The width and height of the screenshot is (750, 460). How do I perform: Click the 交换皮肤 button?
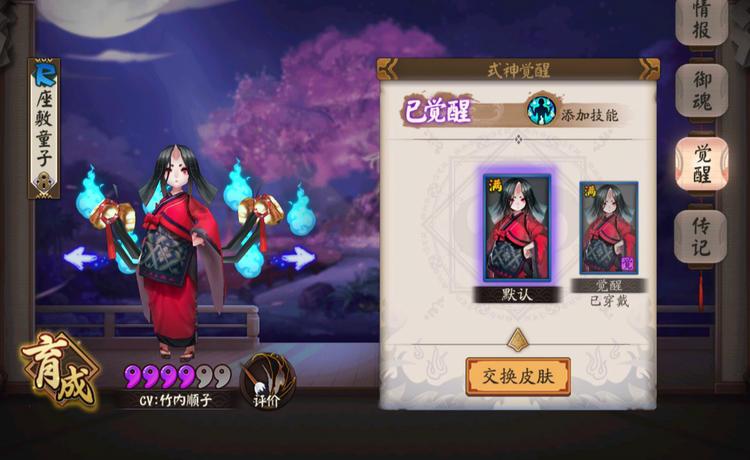(x=517, y=376)
